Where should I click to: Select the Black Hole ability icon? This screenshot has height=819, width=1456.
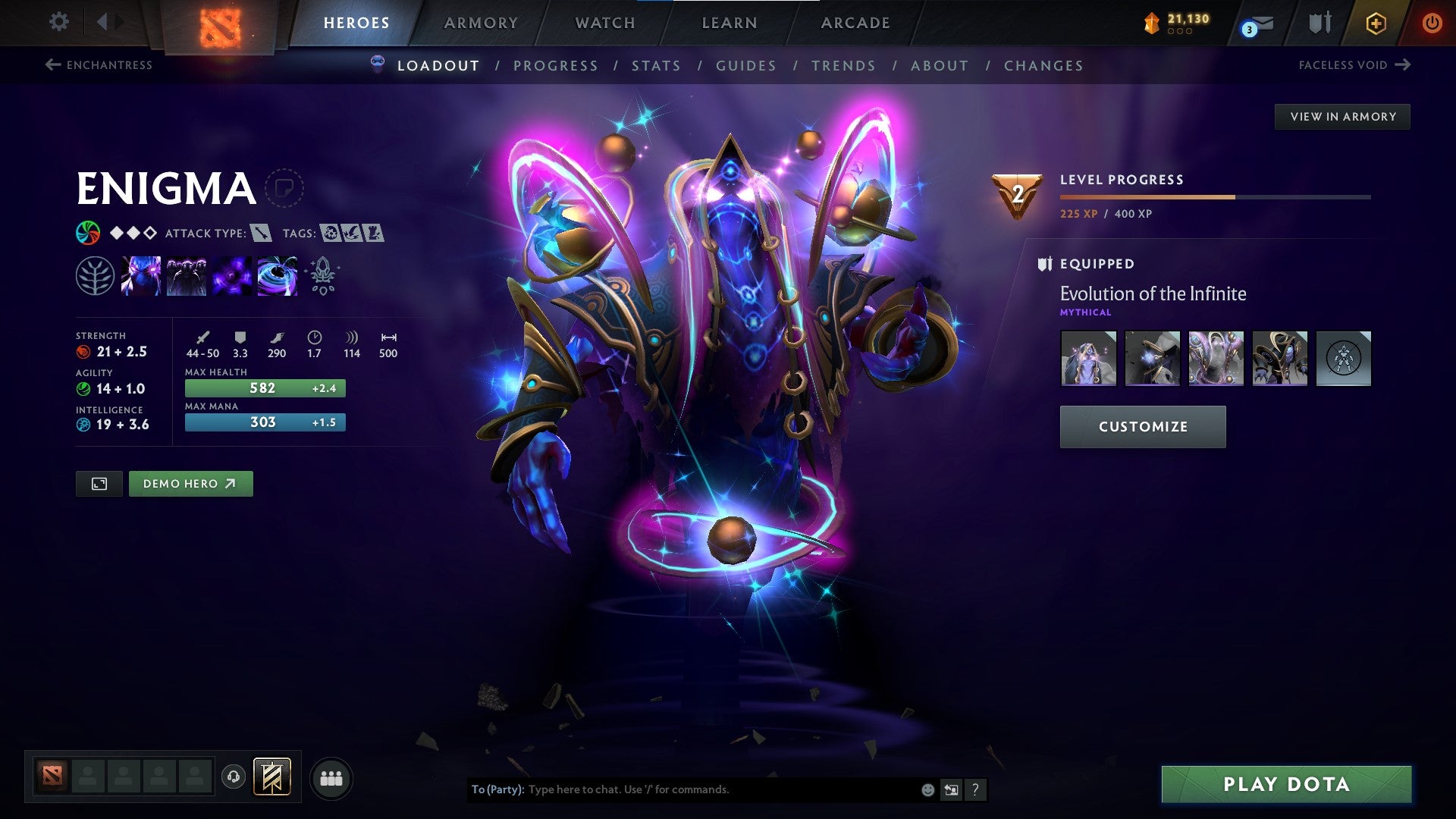pos(276,275)
